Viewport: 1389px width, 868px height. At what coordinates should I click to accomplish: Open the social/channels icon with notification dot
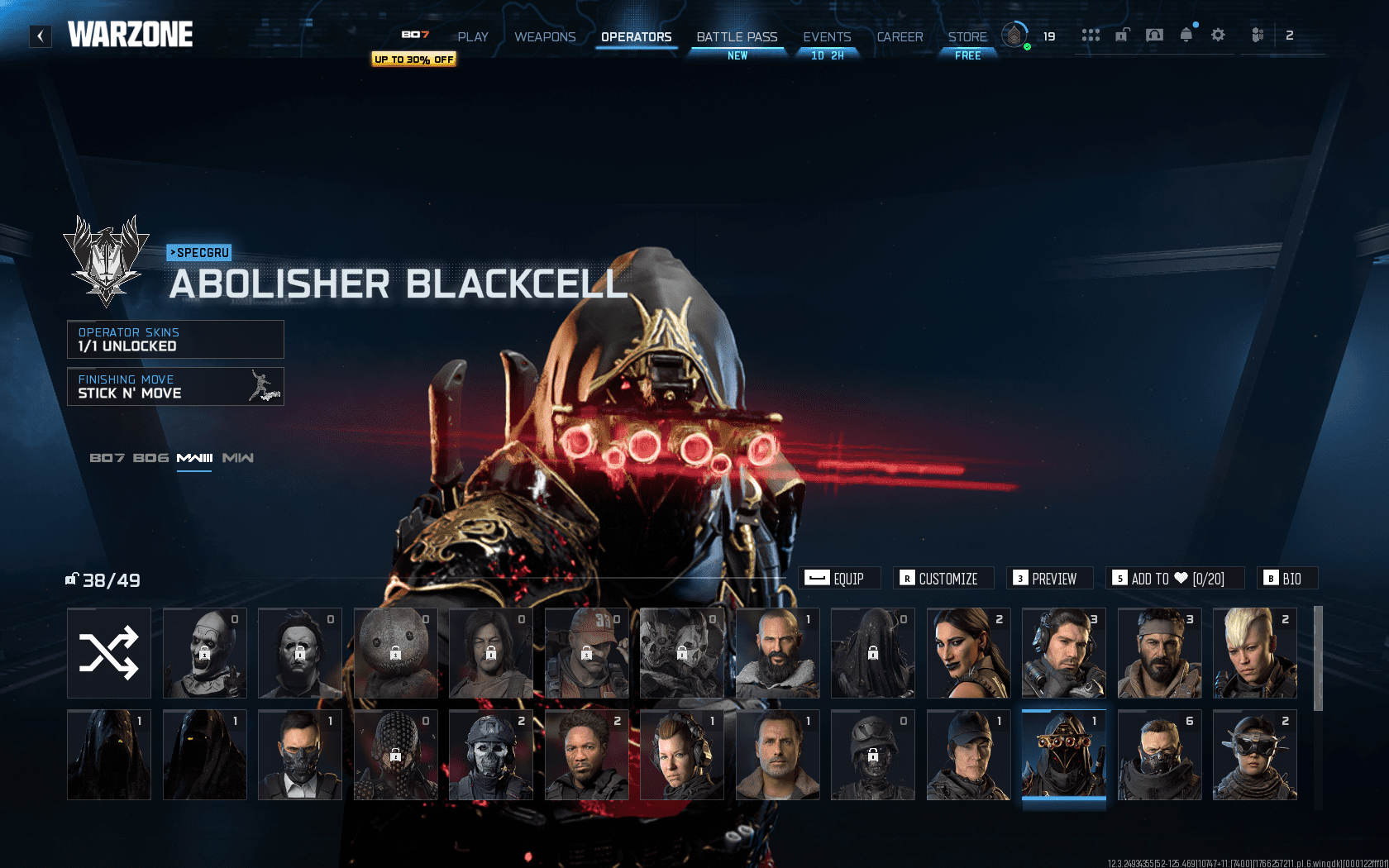(1258, 35)
